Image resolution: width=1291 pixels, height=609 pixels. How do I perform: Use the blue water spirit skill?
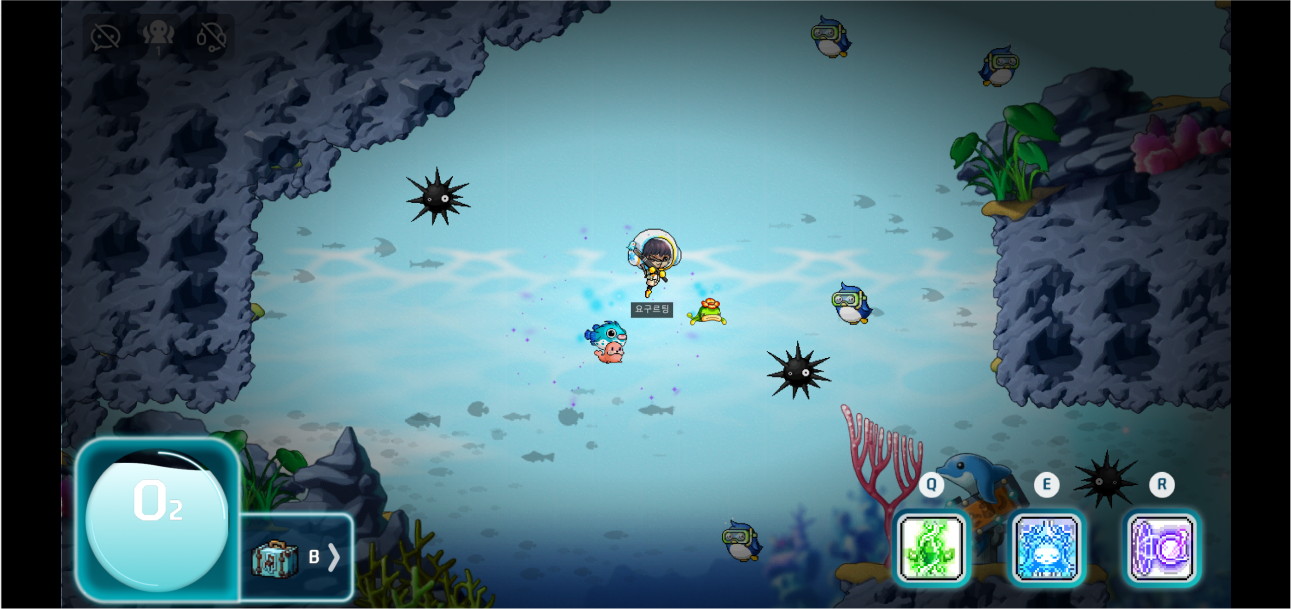pos(1046,548)
